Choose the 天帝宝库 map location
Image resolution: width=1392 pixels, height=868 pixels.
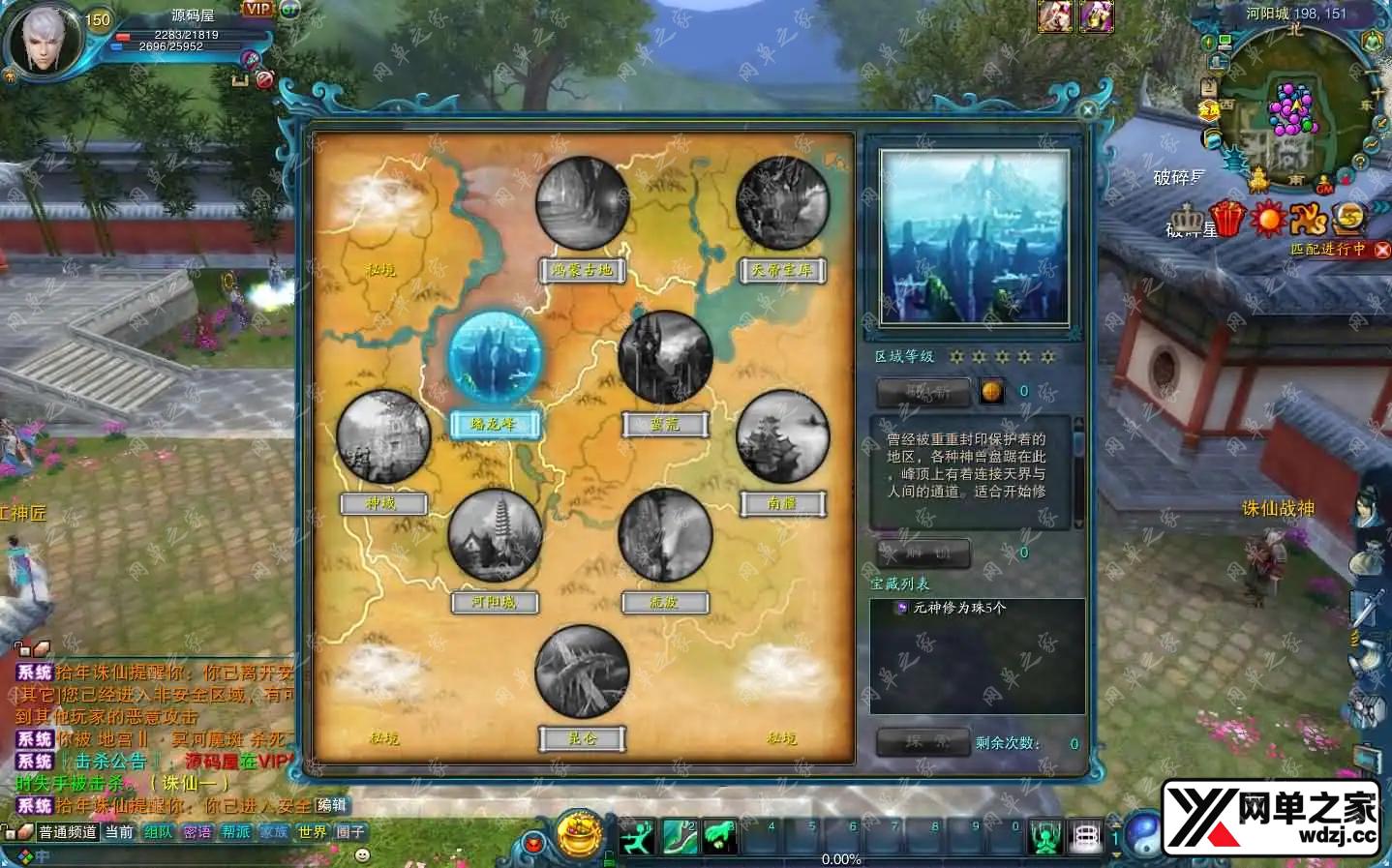(782, 204)
